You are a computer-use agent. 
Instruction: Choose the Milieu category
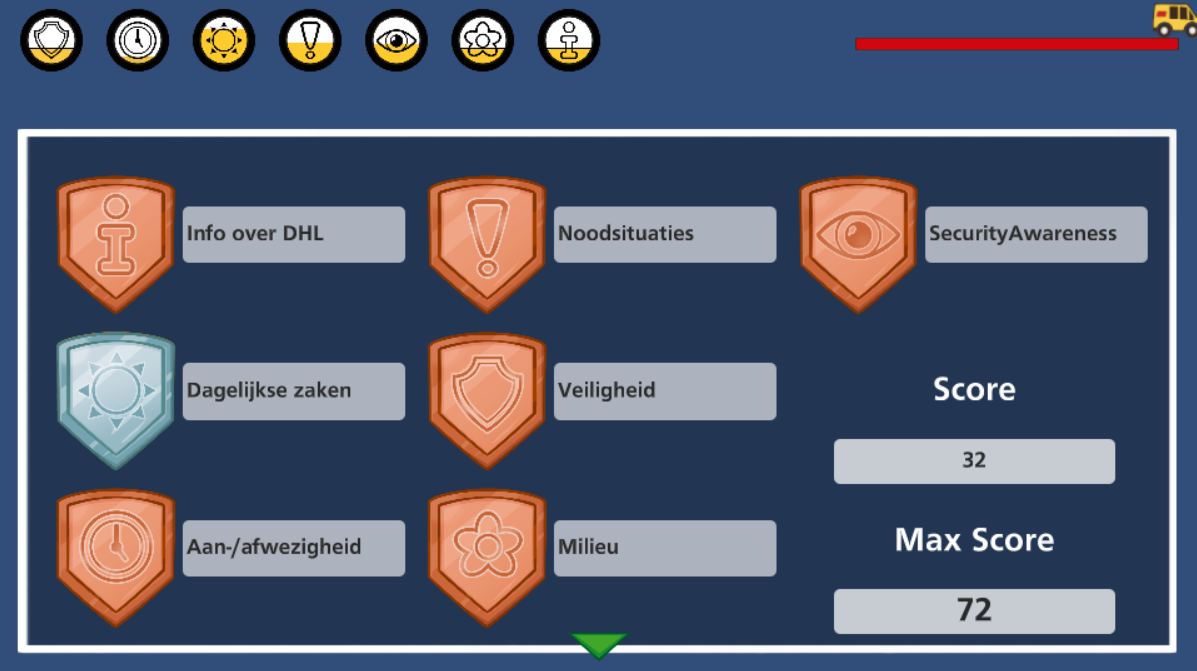pos(664,548)
